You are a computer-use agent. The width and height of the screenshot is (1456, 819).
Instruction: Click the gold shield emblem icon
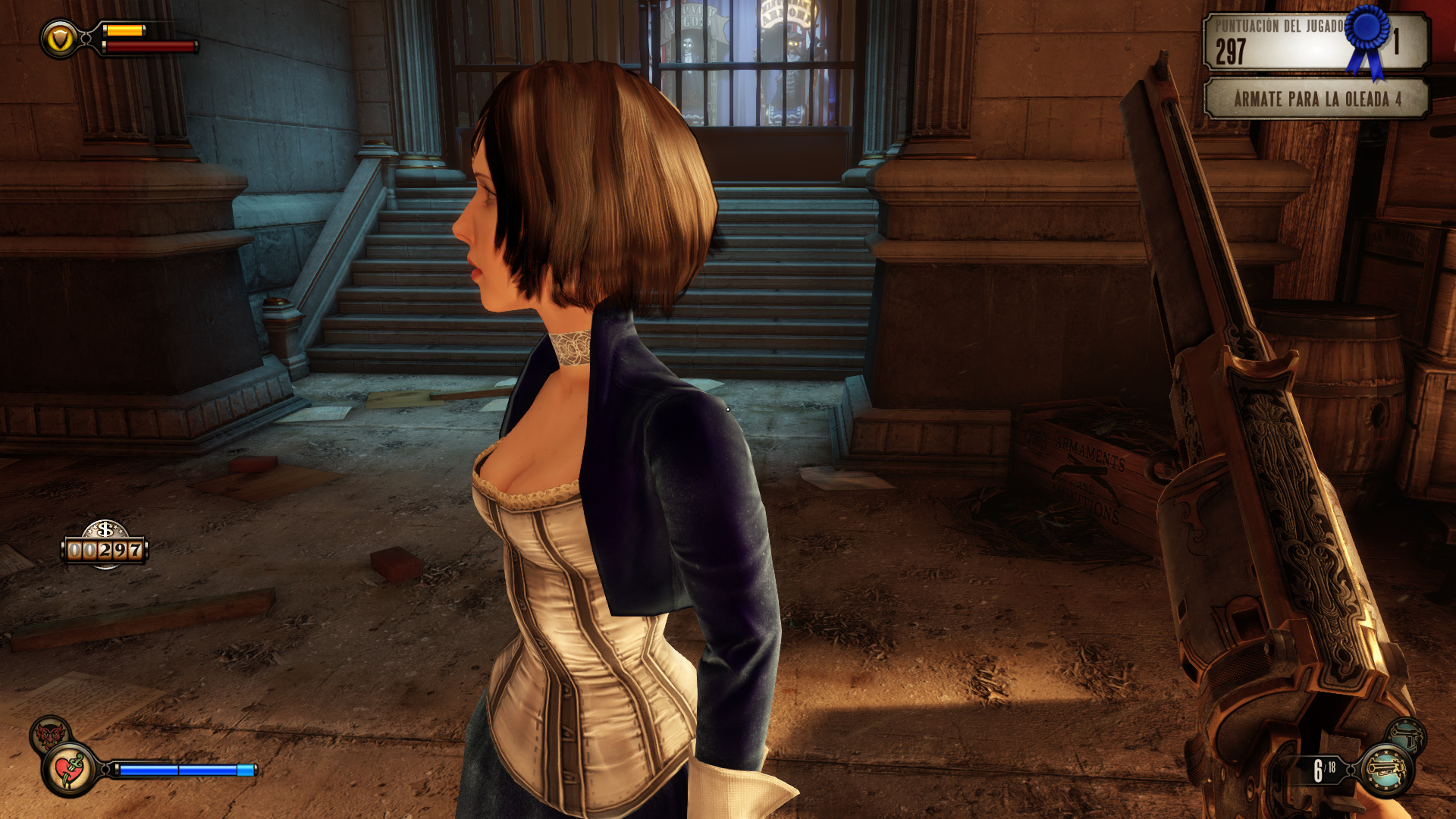(59, 38)
